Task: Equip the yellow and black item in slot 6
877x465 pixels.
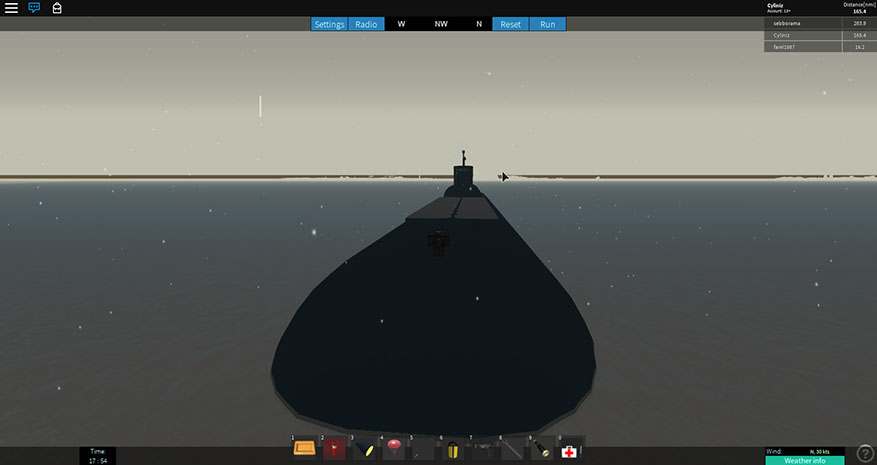Action: coord(452,449)
